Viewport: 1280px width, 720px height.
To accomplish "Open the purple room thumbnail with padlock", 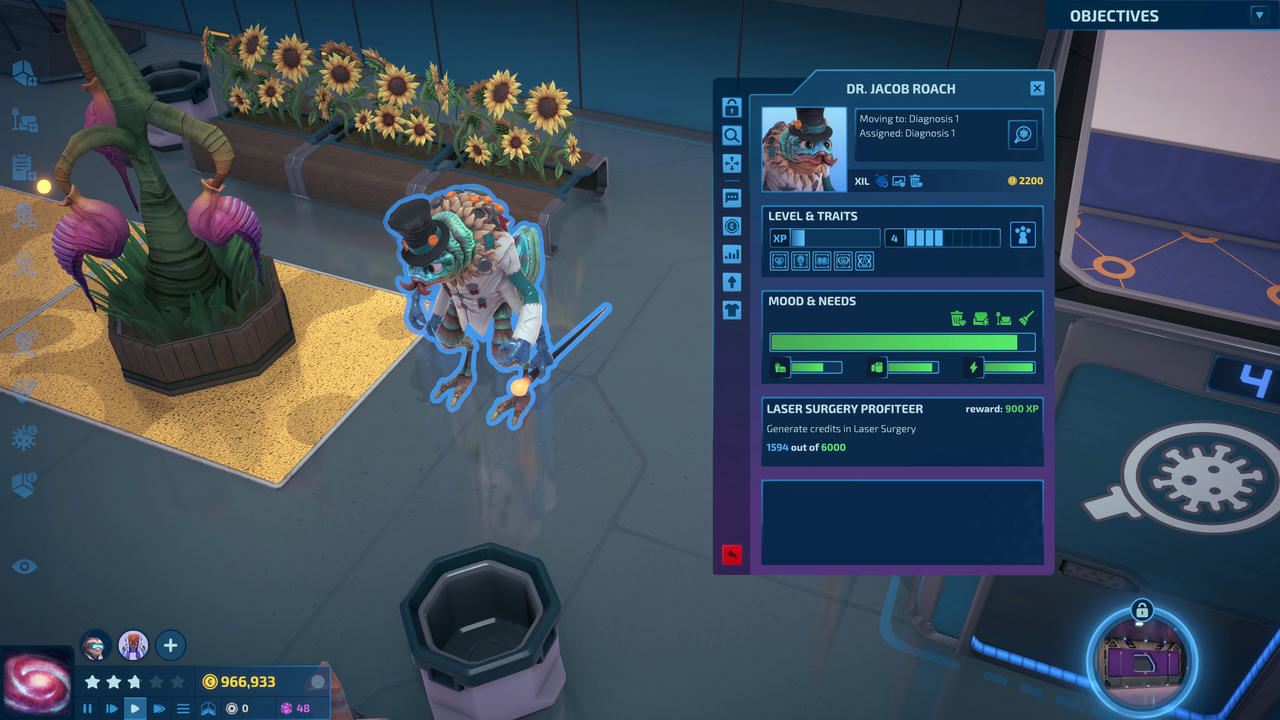I will (1142, 661).
